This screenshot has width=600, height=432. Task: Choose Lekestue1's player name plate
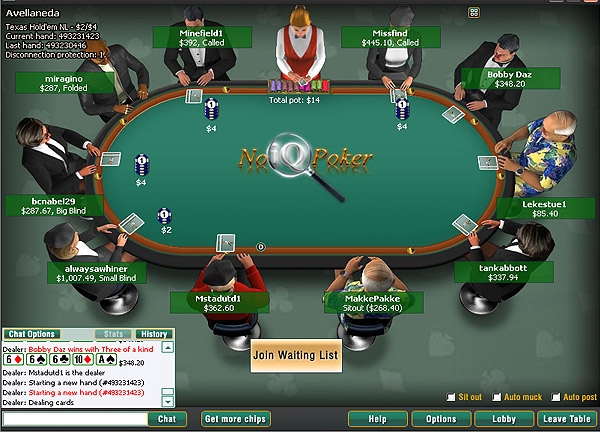click(544, 207)
